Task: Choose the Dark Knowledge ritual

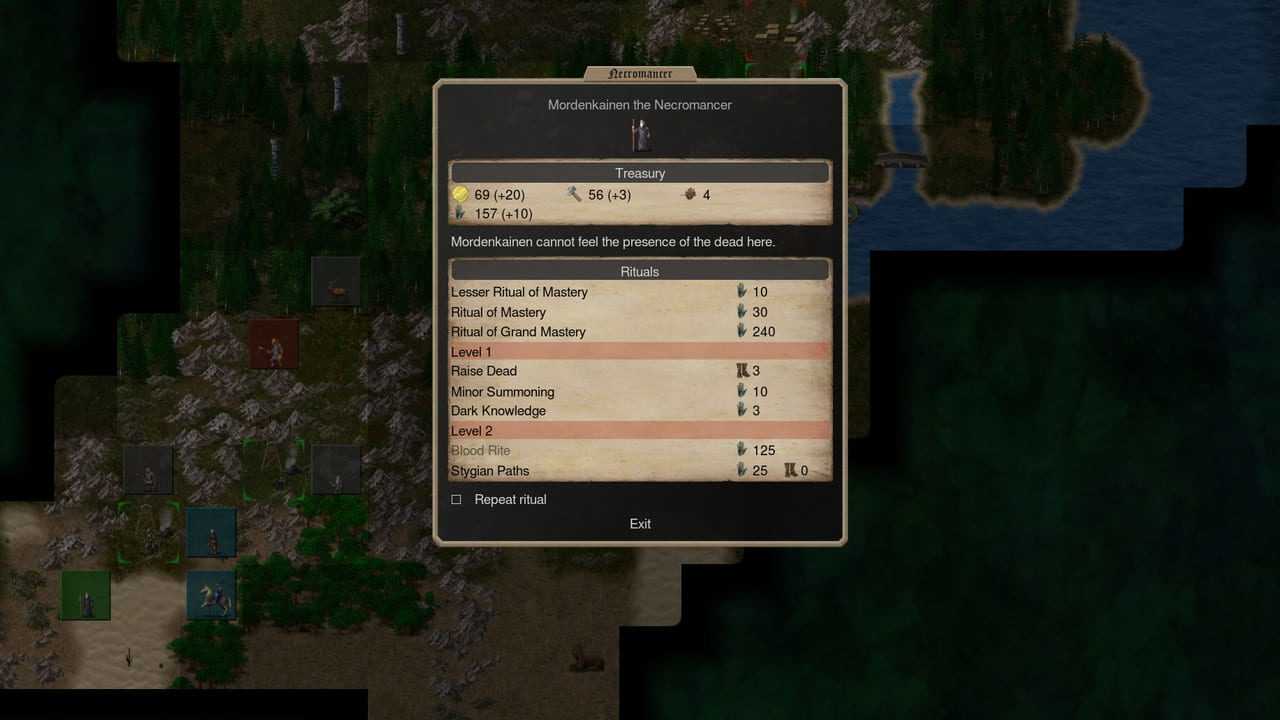Action: (498, 411)
